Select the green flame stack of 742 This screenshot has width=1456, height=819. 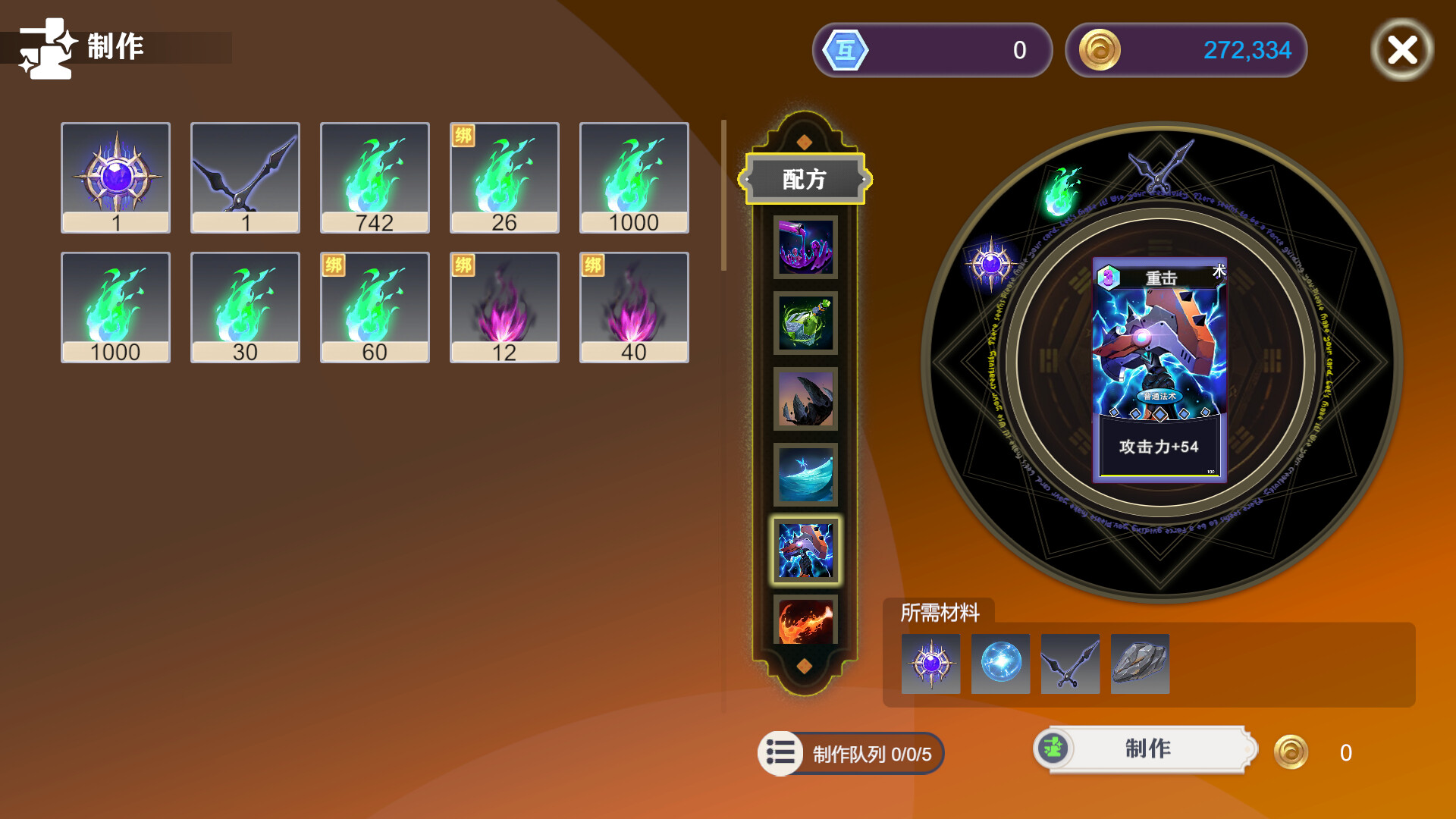click(375, 177)
